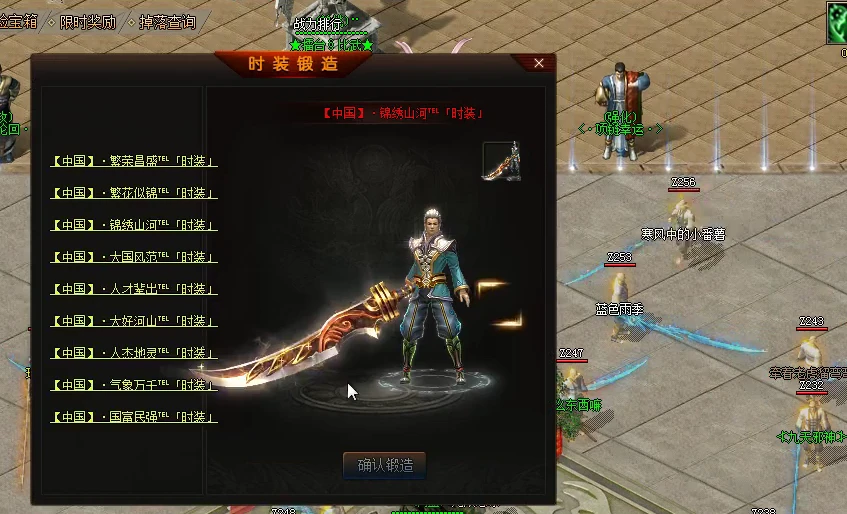The width and height of the screenshot is (847, 514).
Task: Select the 国富民强 costume entry
Action: pyautogui.click(x=134, y=417)
